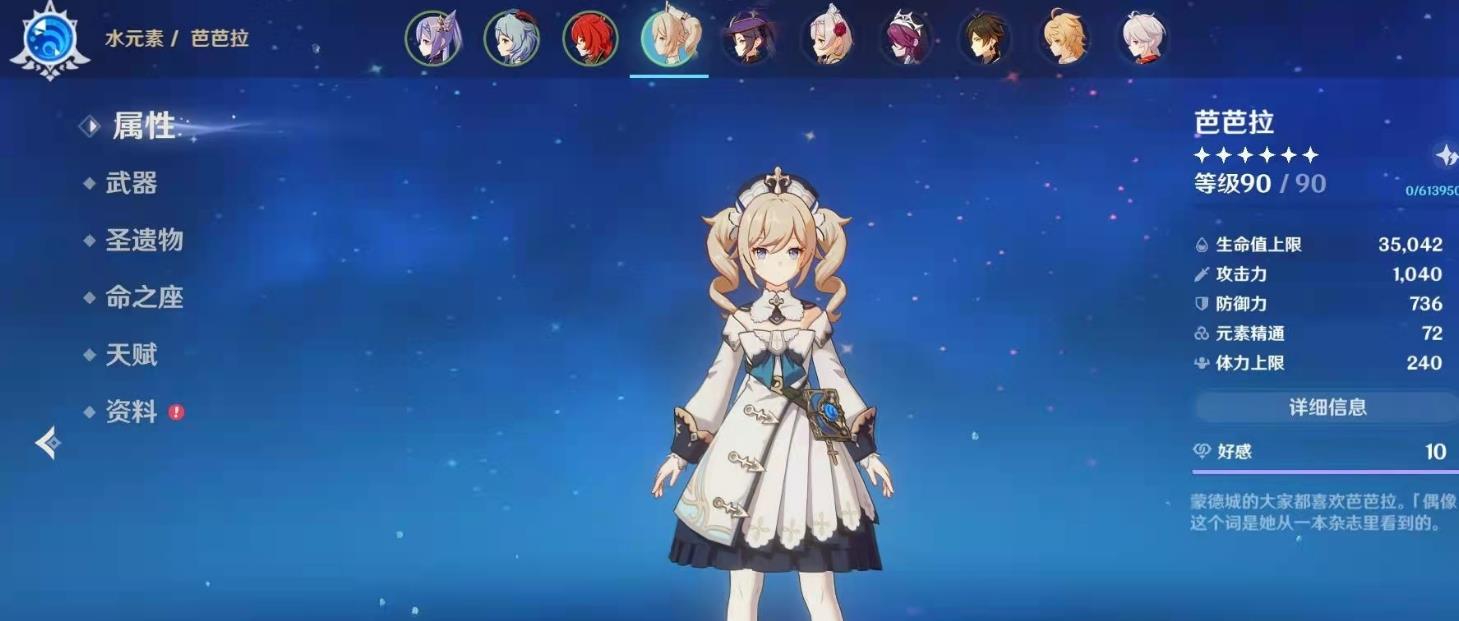Click the four-point star icon beside level

1446,155
